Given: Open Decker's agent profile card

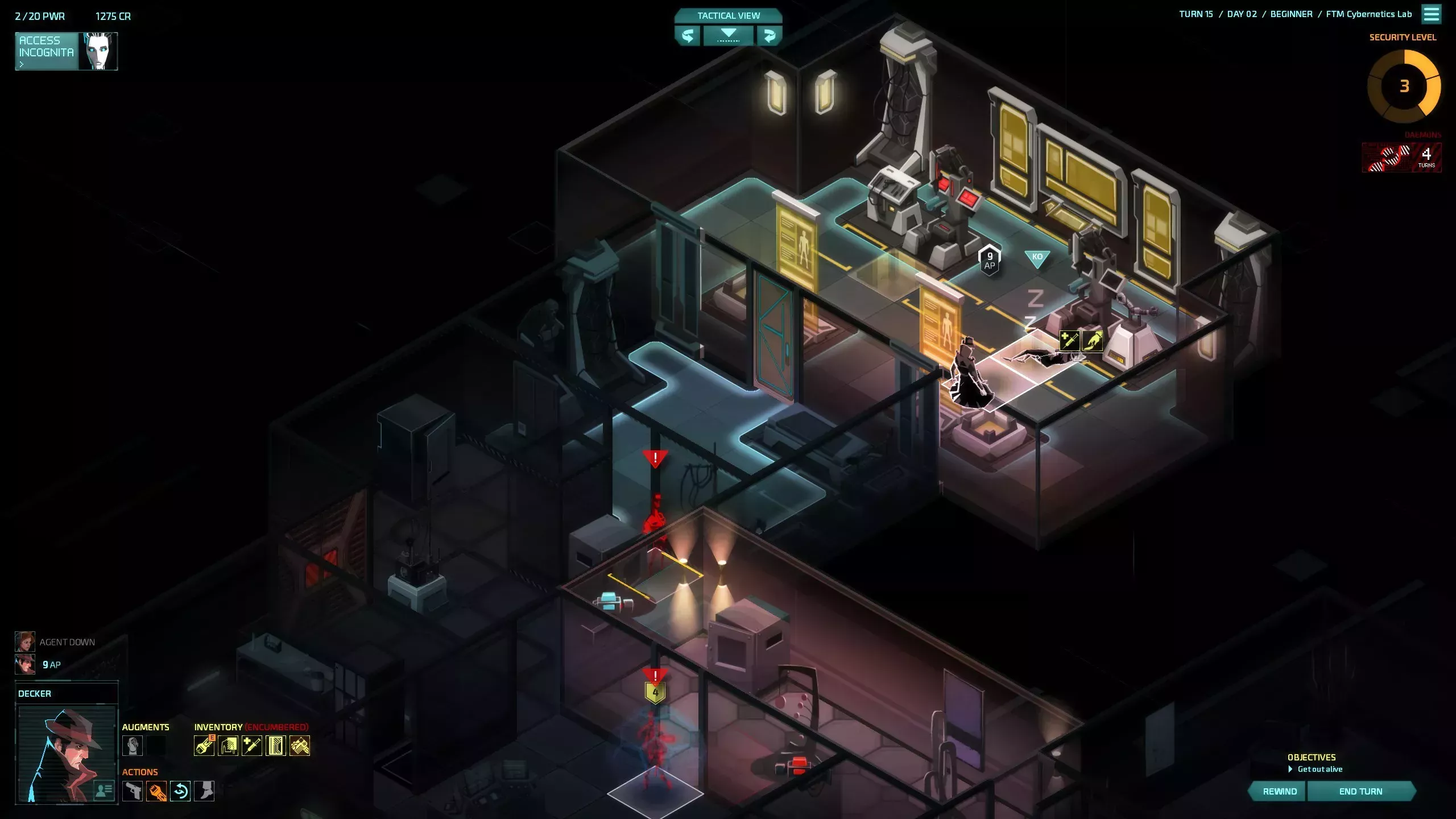Looking at the screenshot, I should [104, 790].
